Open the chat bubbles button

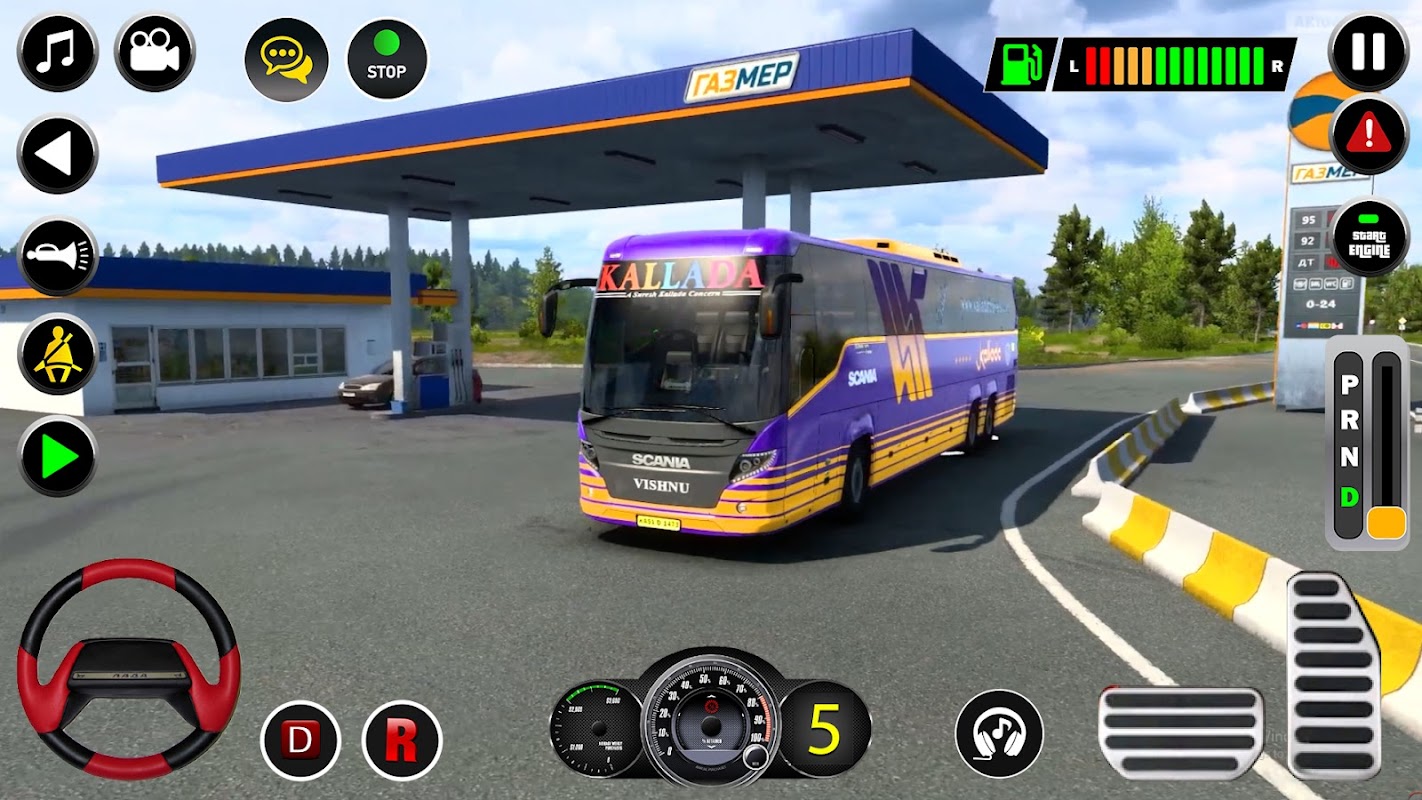tap(285, 60)
